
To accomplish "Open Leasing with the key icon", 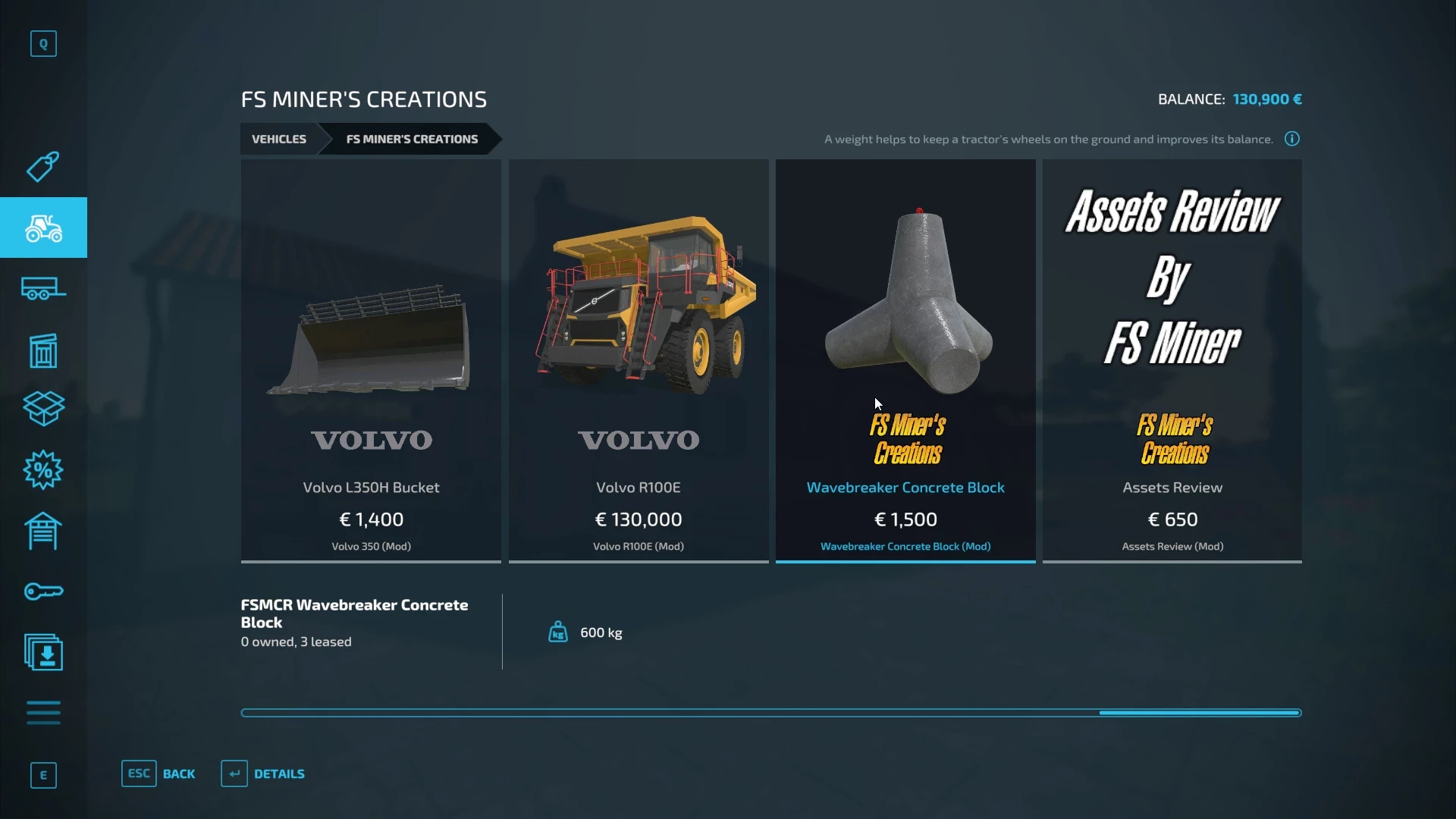I will tap(43, 591).
